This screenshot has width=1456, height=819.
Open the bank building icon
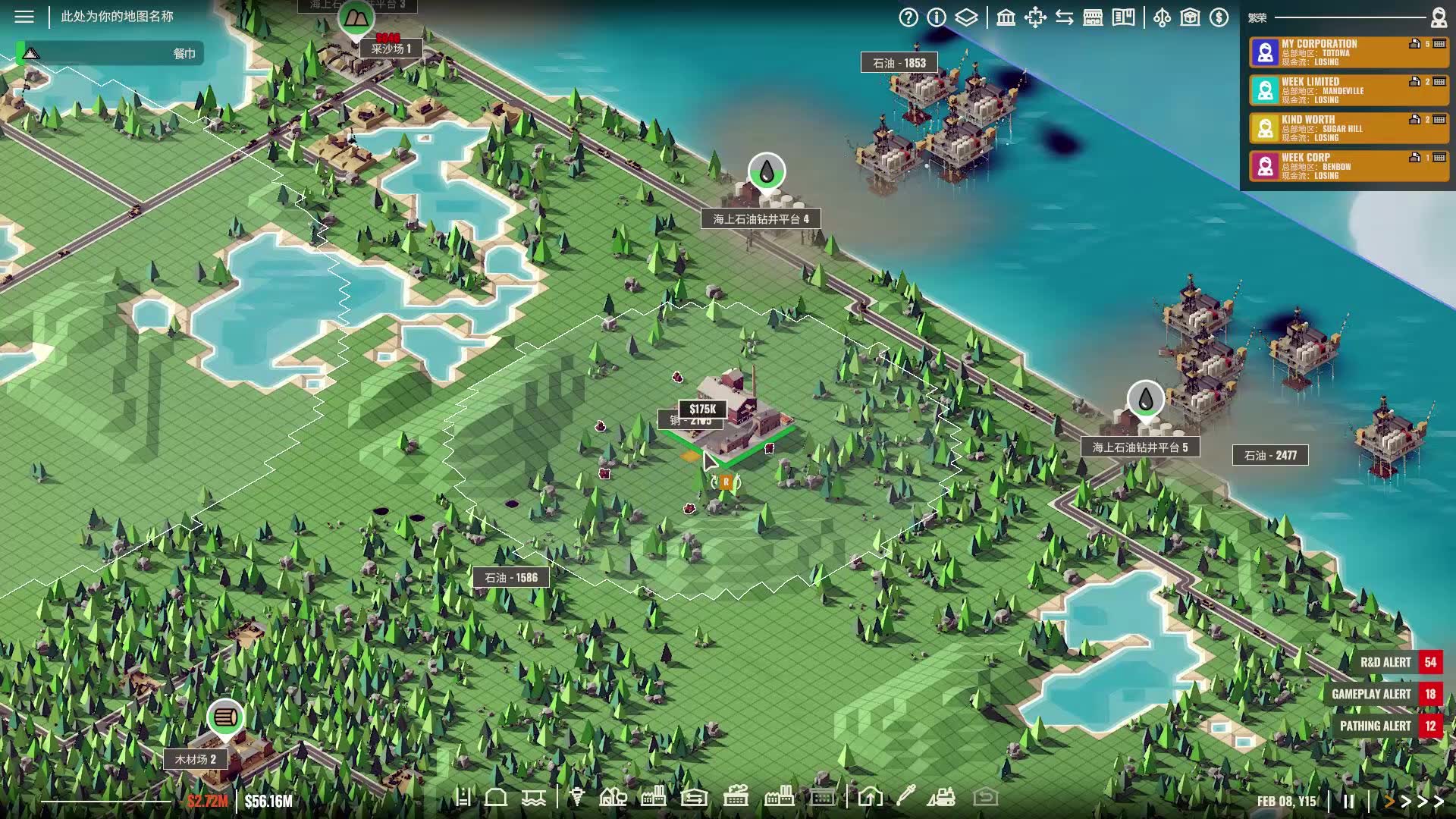[x=1006, y=17]
